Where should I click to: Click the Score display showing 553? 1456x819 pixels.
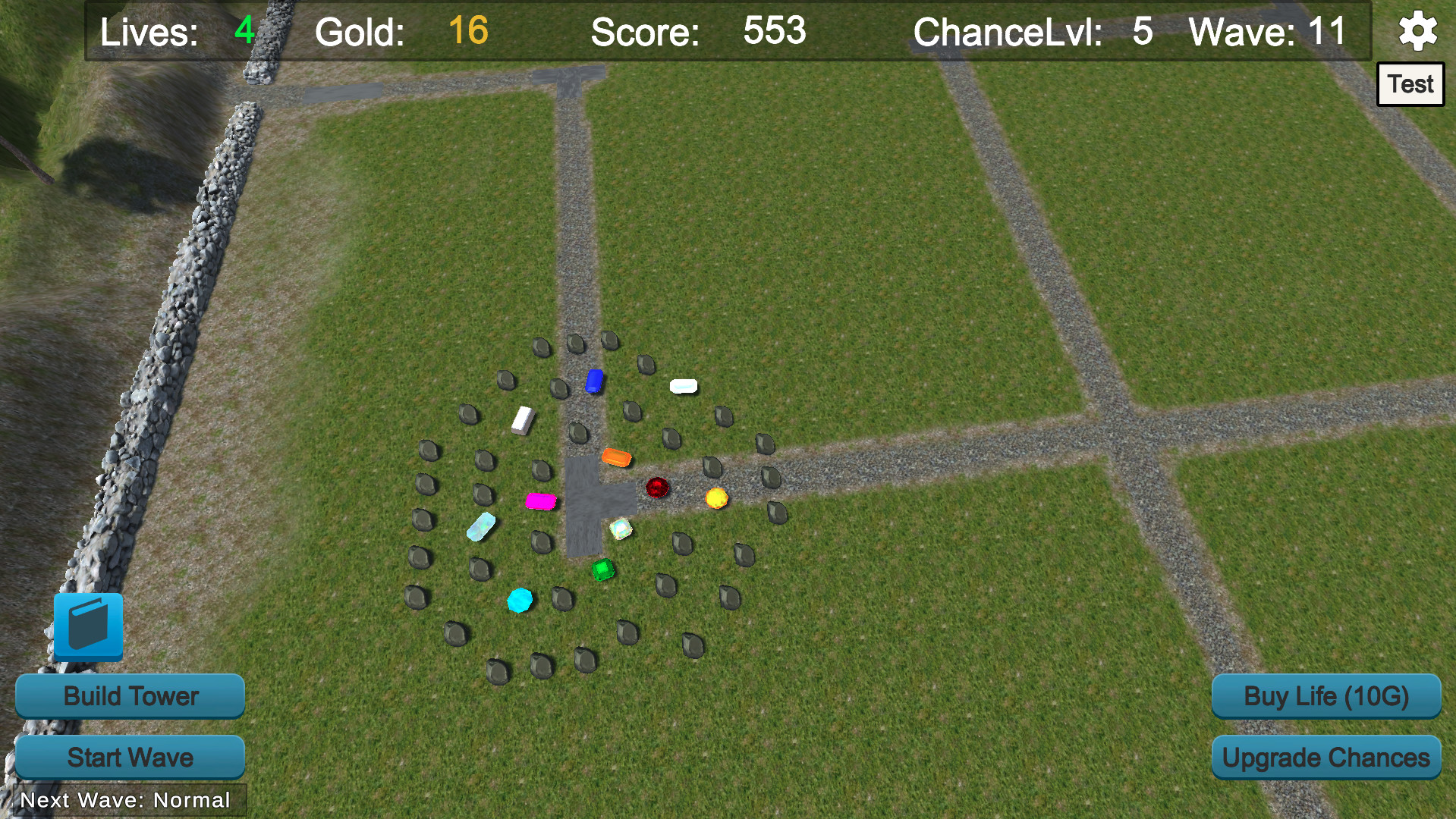(698, 32)
